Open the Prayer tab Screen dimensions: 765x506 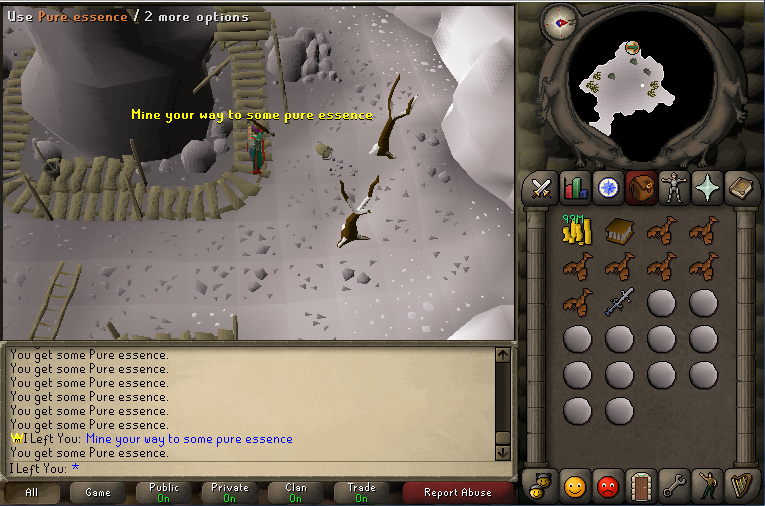(x=707, y=188)
